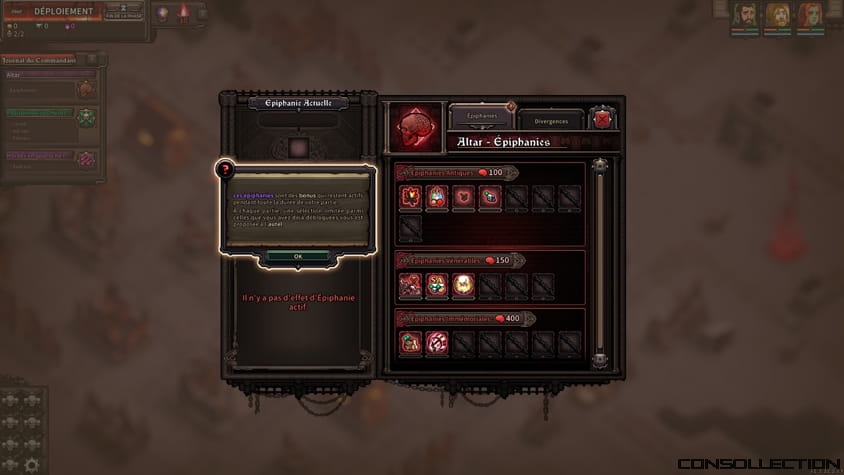The image size is (844, 475).
Task: Open the gear settings button
Action: click(33, 465)
